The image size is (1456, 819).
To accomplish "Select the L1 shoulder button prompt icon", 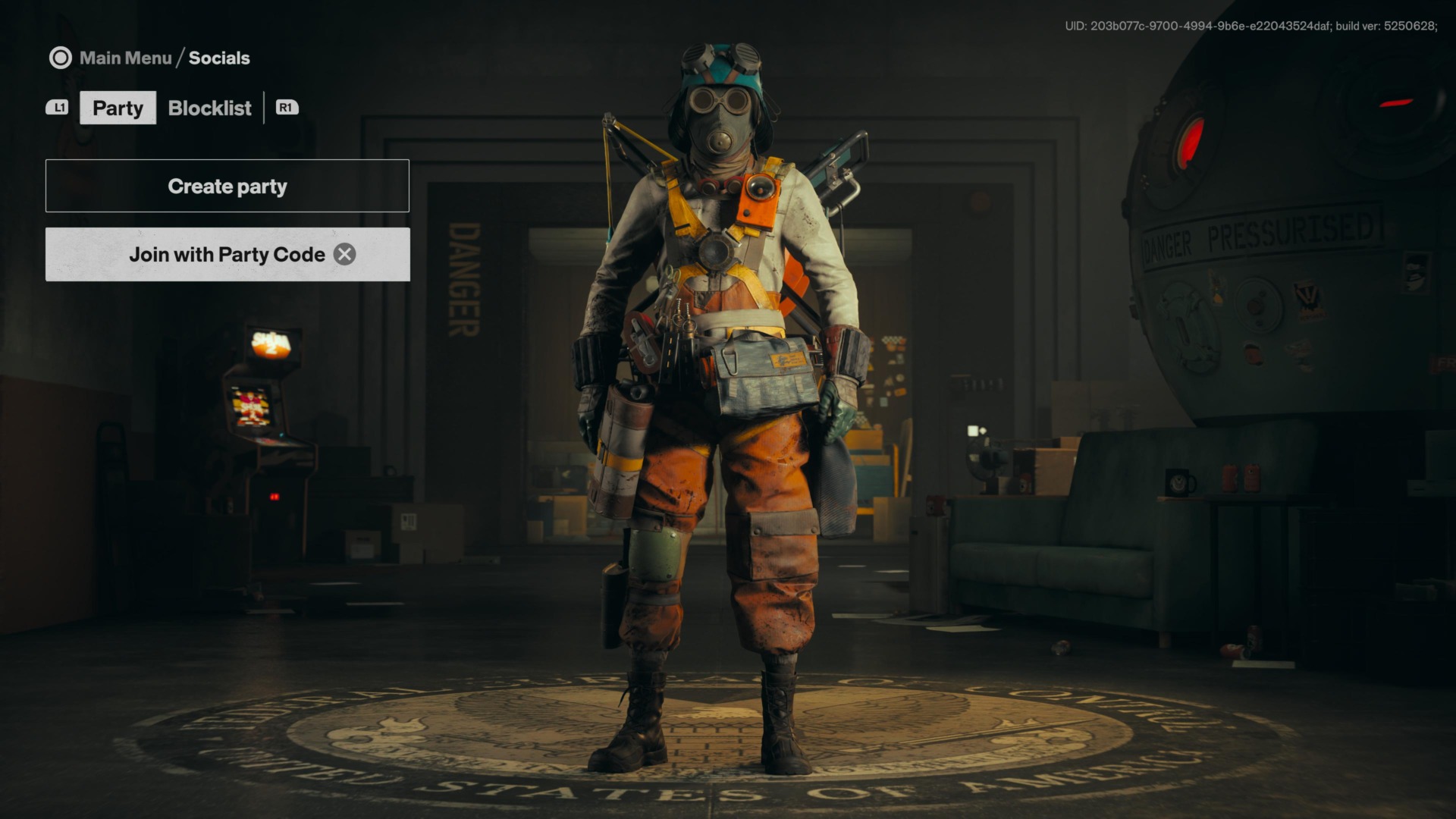I will click(58, 108).
